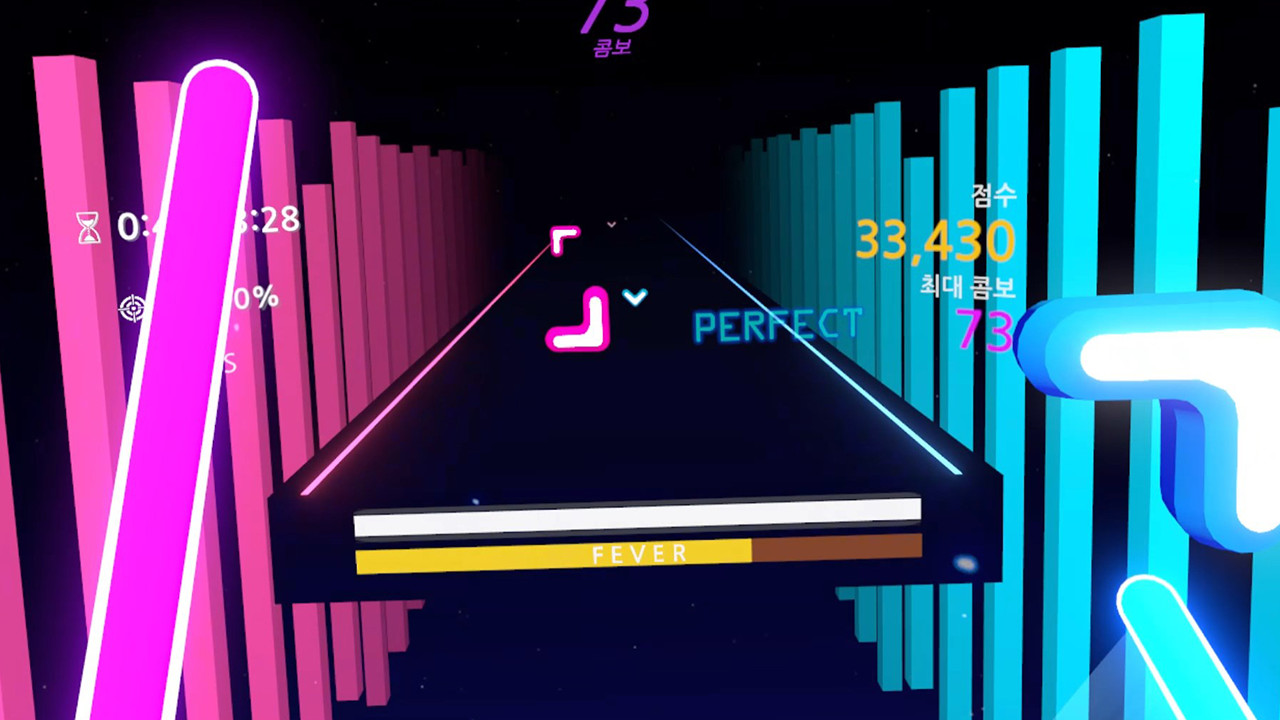This screenshot has height=720, width=1280.
Task: Click the pink corner note icon
Action: pos(580,320)
